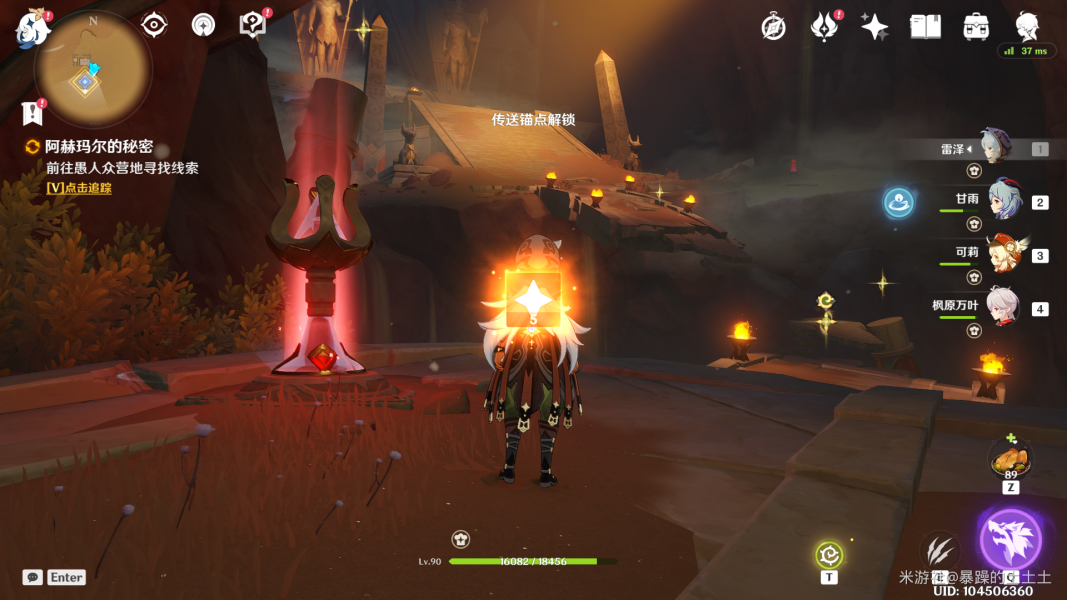Open the Wish star icon
1067x600 pixels.
pyautogui.click(x=875, y=27)
